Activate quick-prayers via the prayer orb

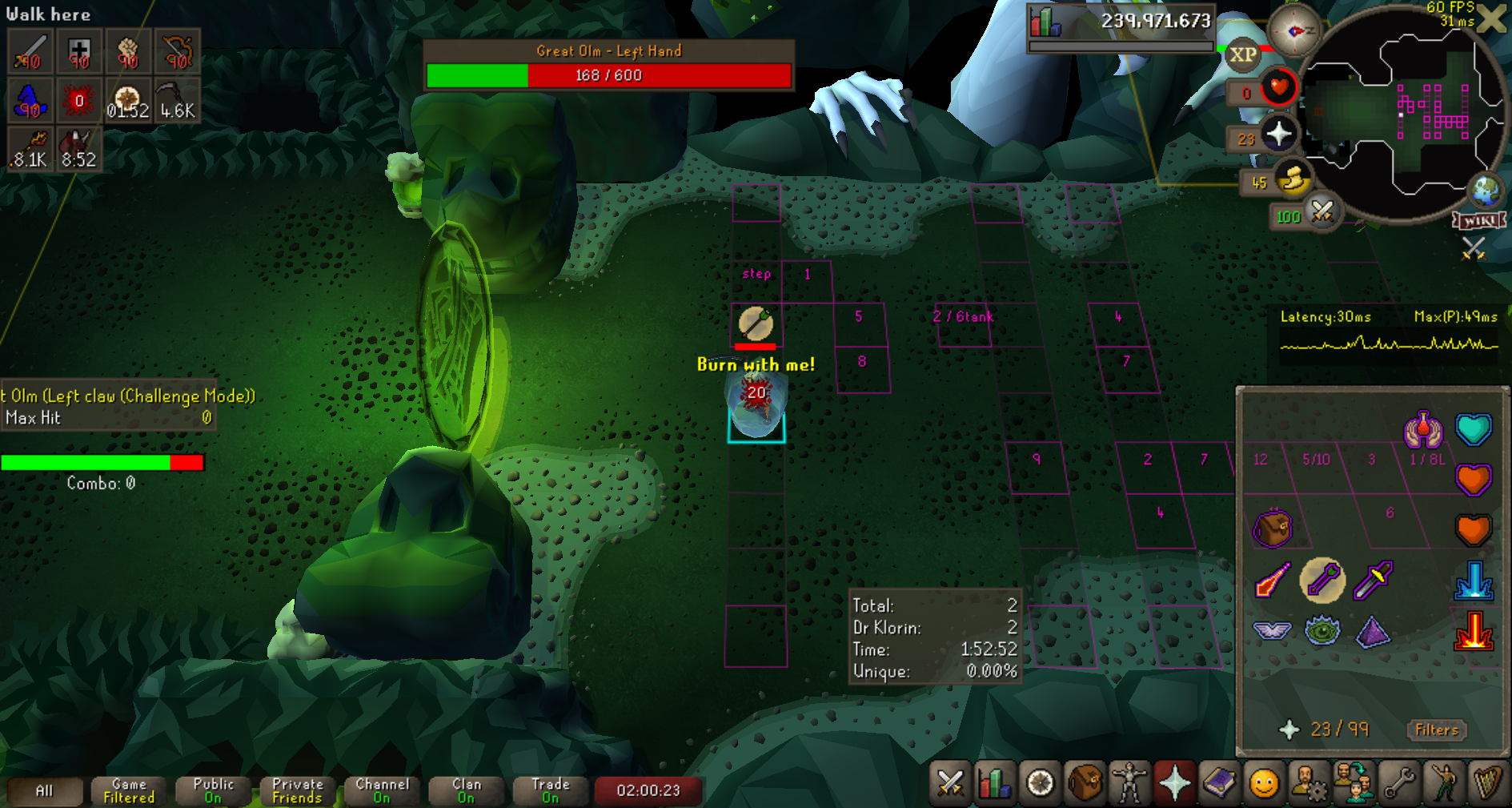[x=1278, y=135]
